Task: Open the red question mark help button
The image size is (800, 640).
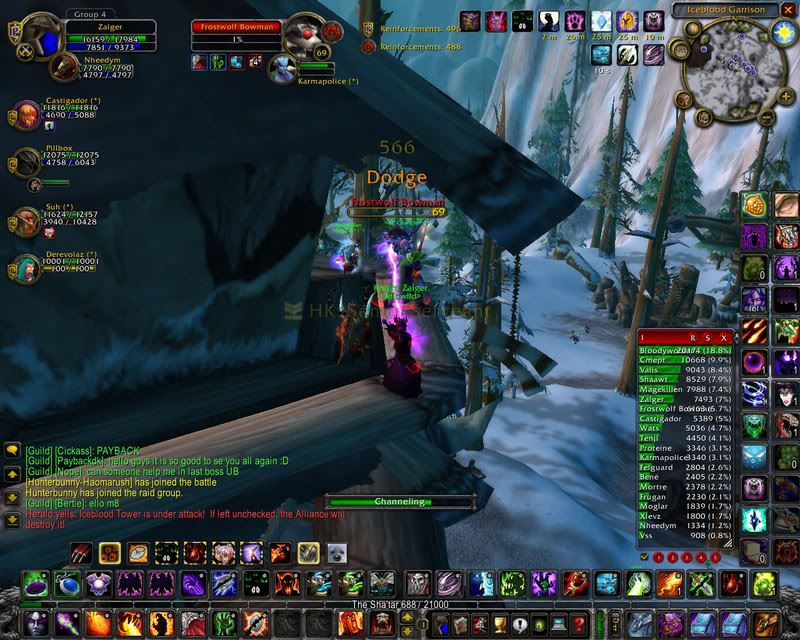Action: point(578,625)
